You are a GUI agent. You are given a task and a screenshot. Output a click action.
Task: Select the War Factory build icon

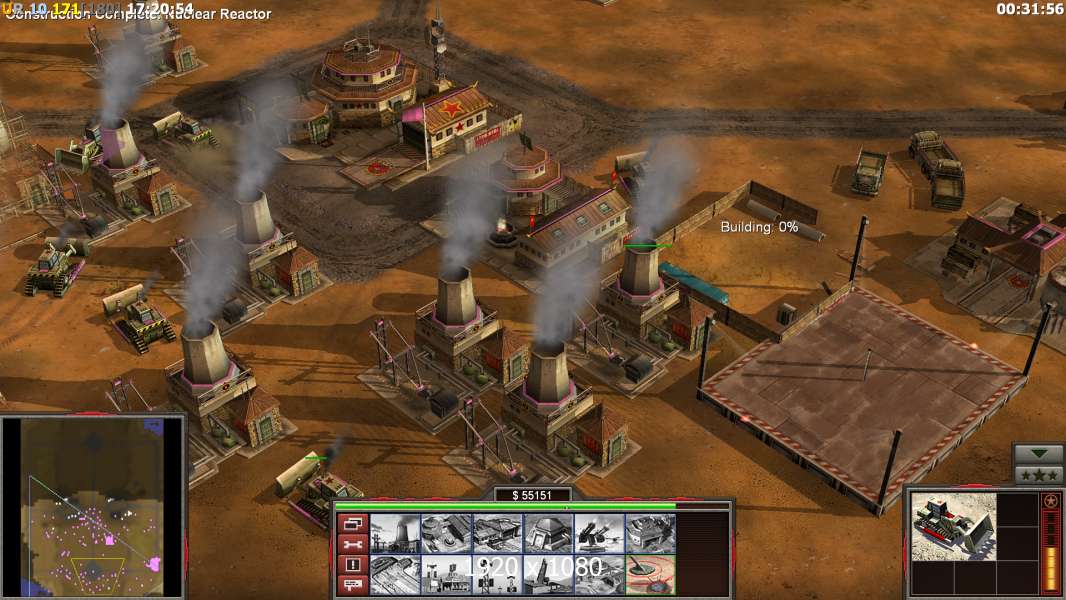click(x=650, y=534)
